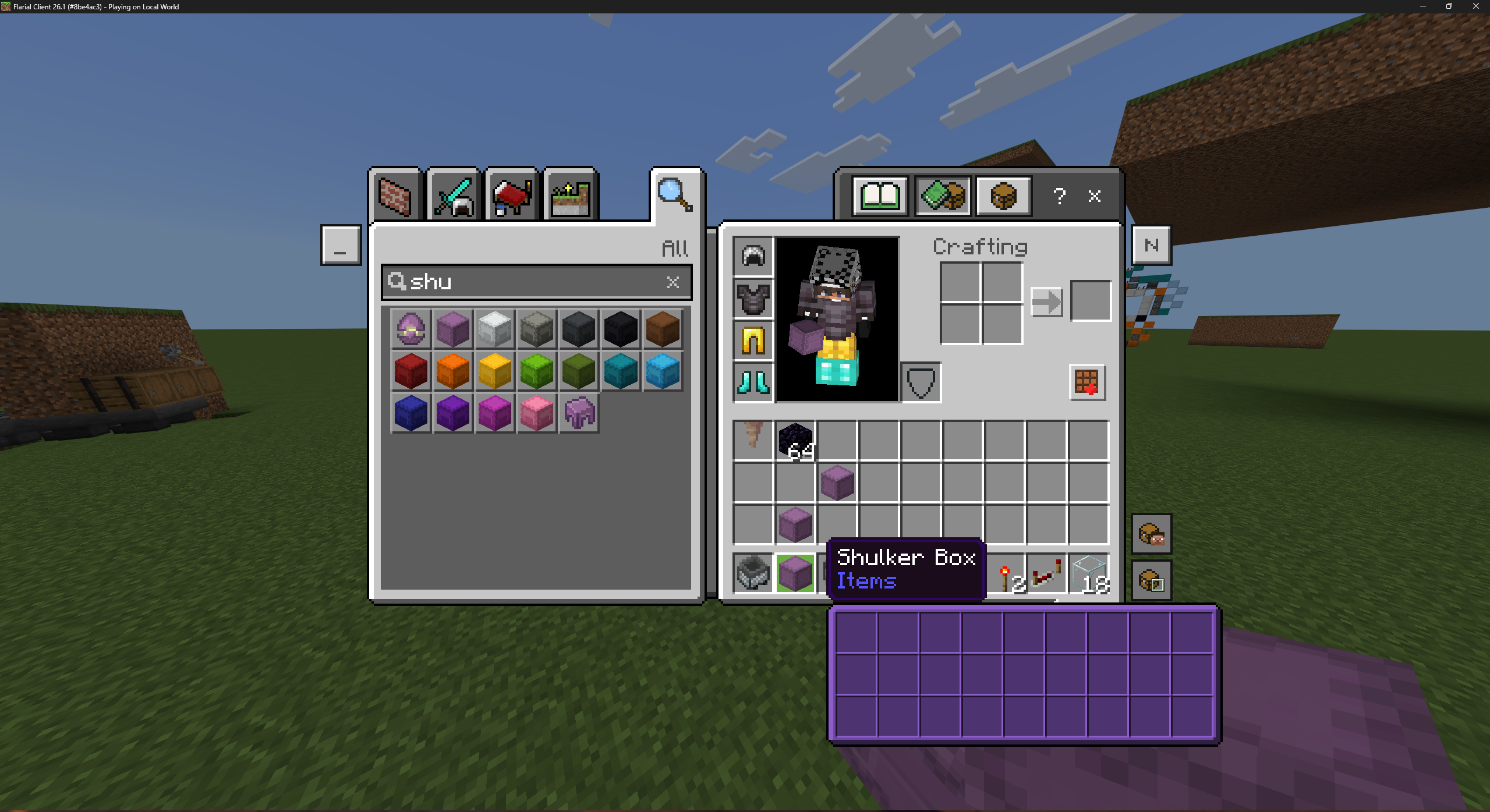Viewport: 1490px width, 812px height.
Task: Click the underscore HUD toggle left of inventory
Action: (341, 245)
